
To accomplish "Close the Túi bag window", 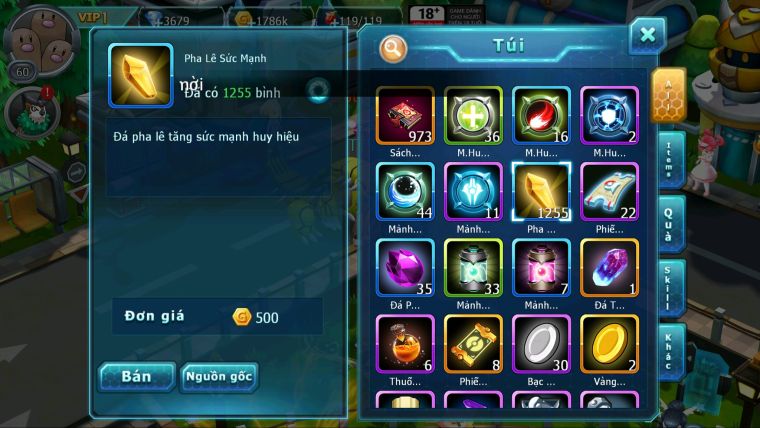I will click(647, 37).
